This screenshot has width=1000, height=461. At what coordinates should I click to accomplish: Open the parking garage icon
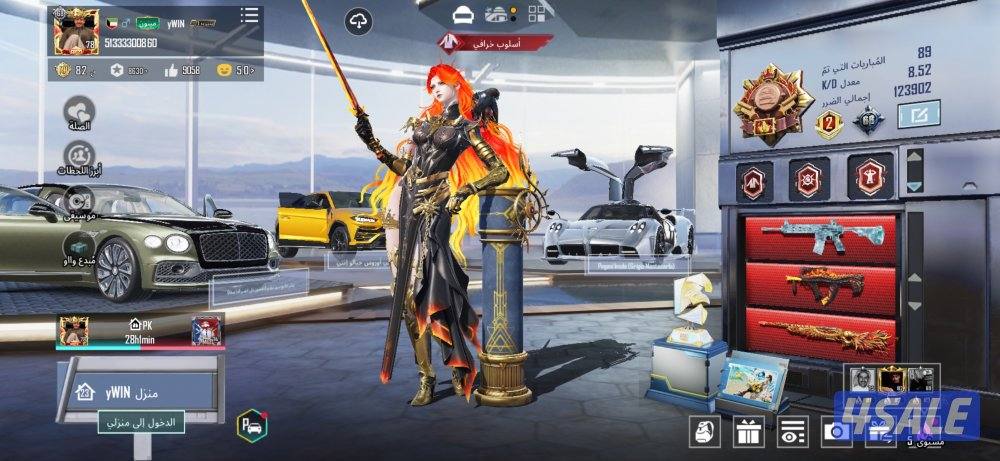click(250, 424)
